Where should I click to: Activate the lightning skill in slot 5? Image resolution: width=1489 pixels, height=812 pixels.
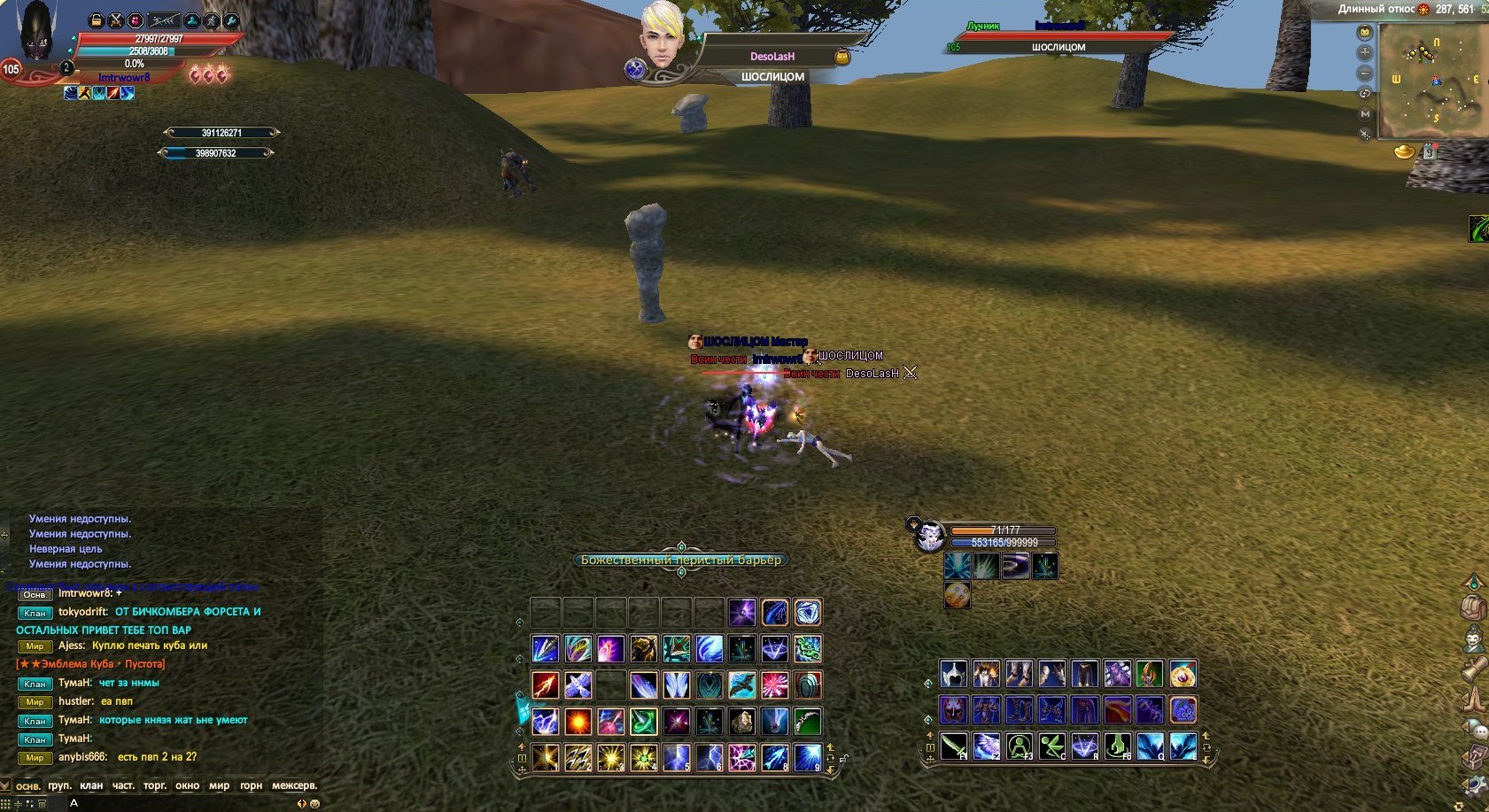676,758
